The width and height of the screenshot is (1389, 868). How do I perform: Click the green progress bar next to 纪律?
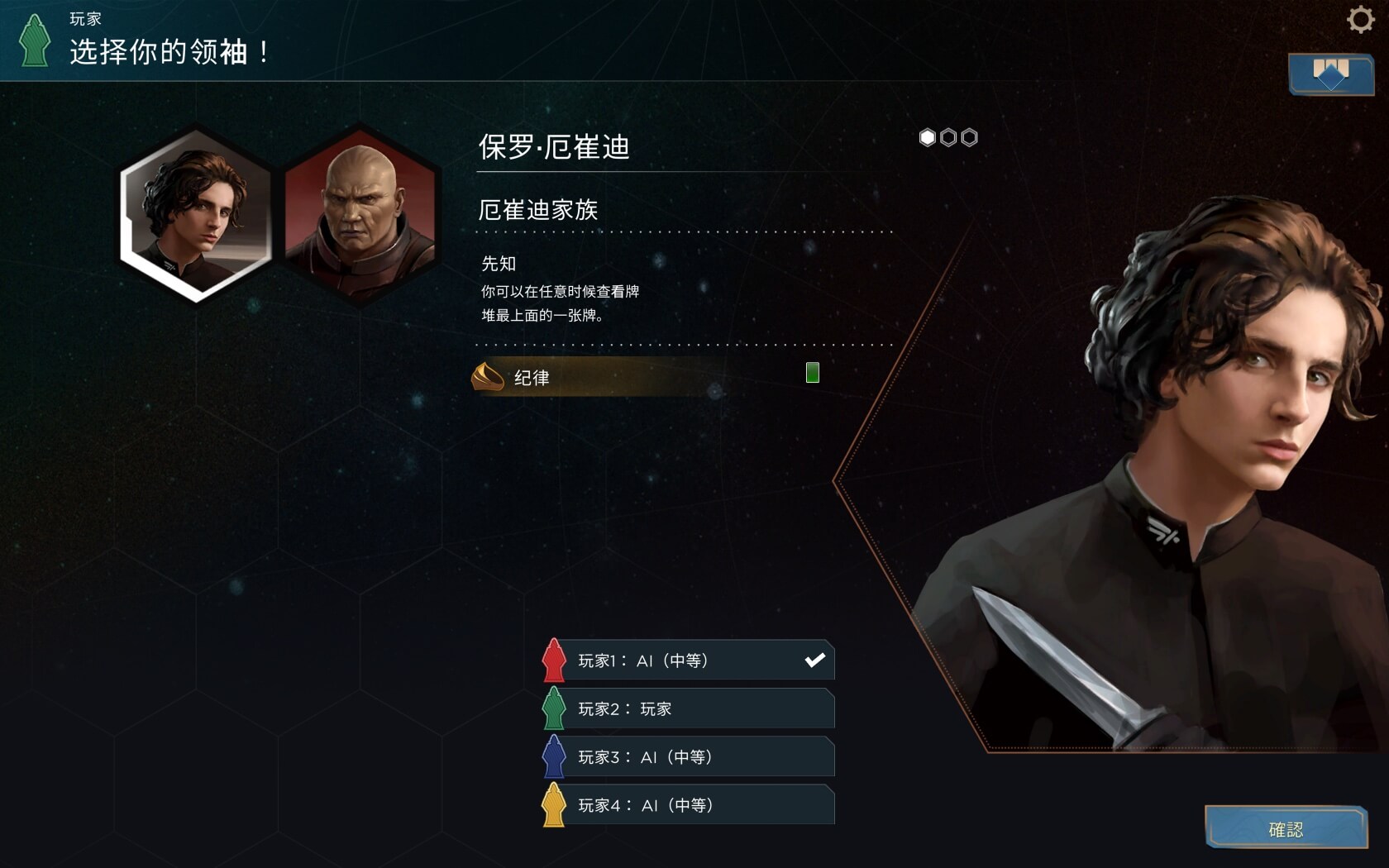point(812,373)
